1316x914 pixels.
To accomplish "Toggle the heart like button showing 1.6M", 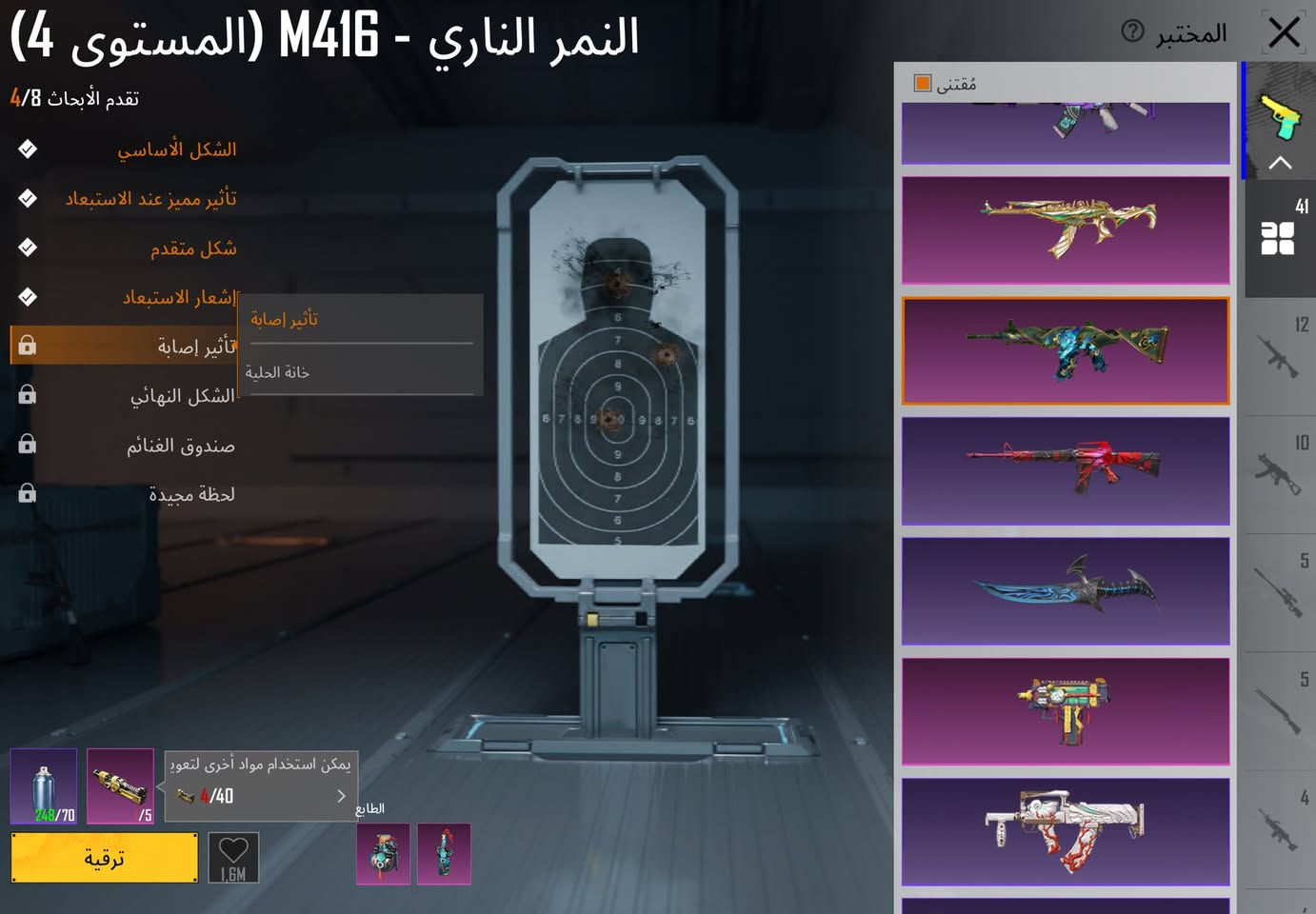I will pos(232,856).
